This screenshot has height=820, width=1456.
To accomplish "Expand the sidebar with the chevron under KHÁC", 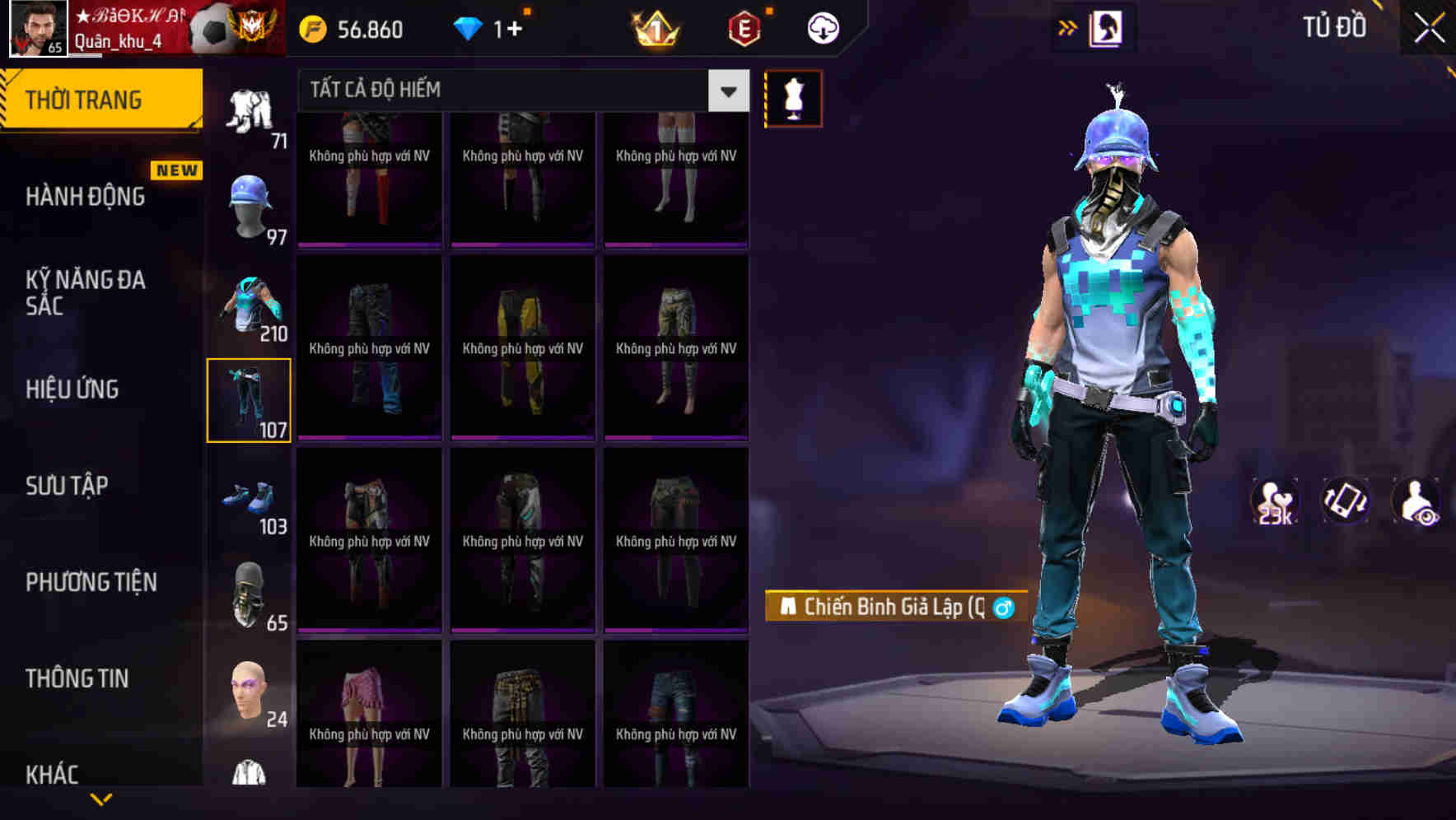I will tap(102, 800).
